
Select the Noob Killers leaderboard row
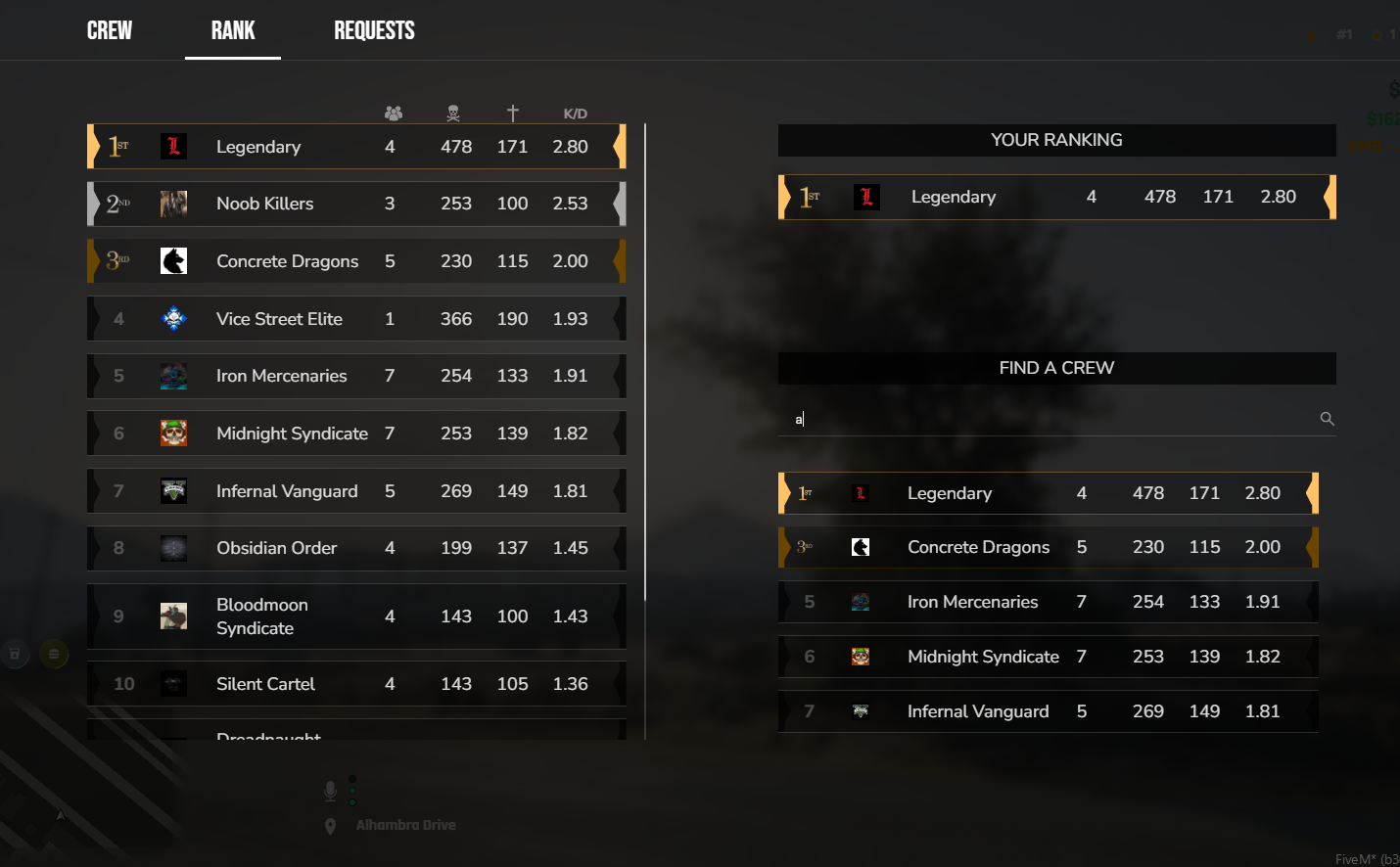pyautogui.click(x=356, y=204)
